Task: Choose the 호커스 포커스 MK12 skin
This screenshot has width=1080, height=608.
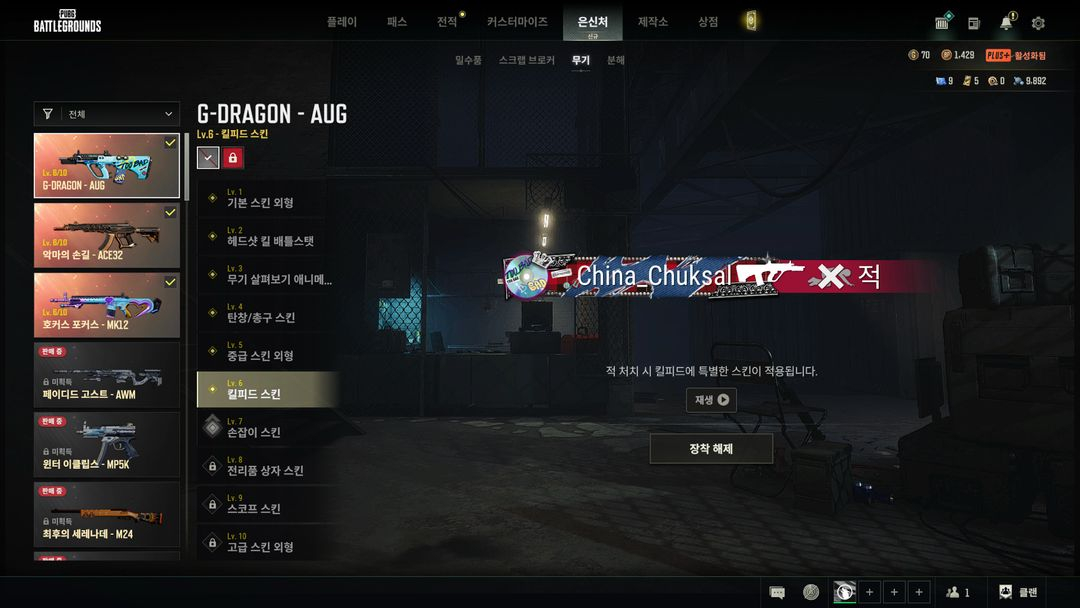Action: coord(107,305)
